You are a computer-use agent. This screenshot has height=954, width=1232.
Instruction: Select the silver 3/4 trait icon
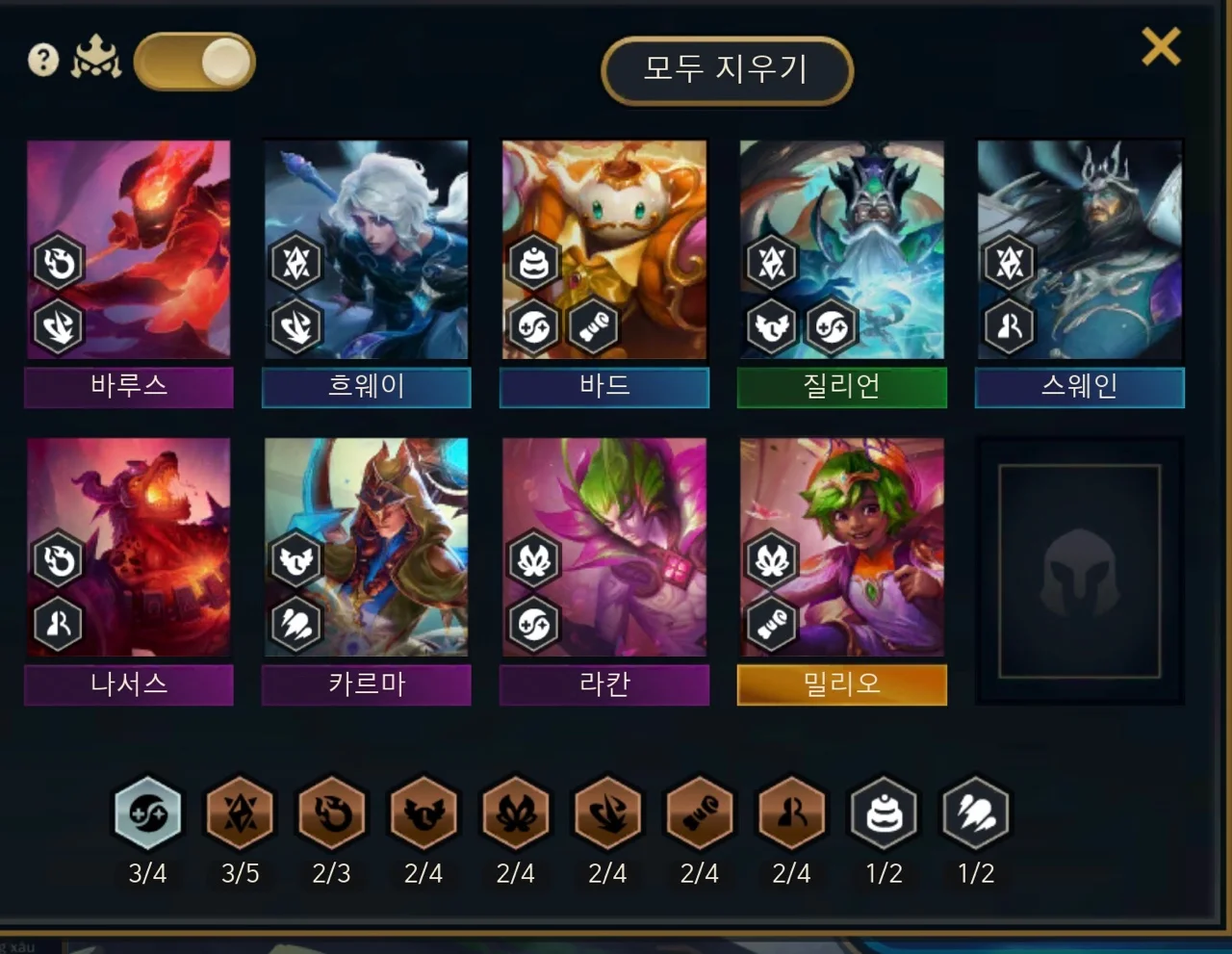[x=148, y=814]
